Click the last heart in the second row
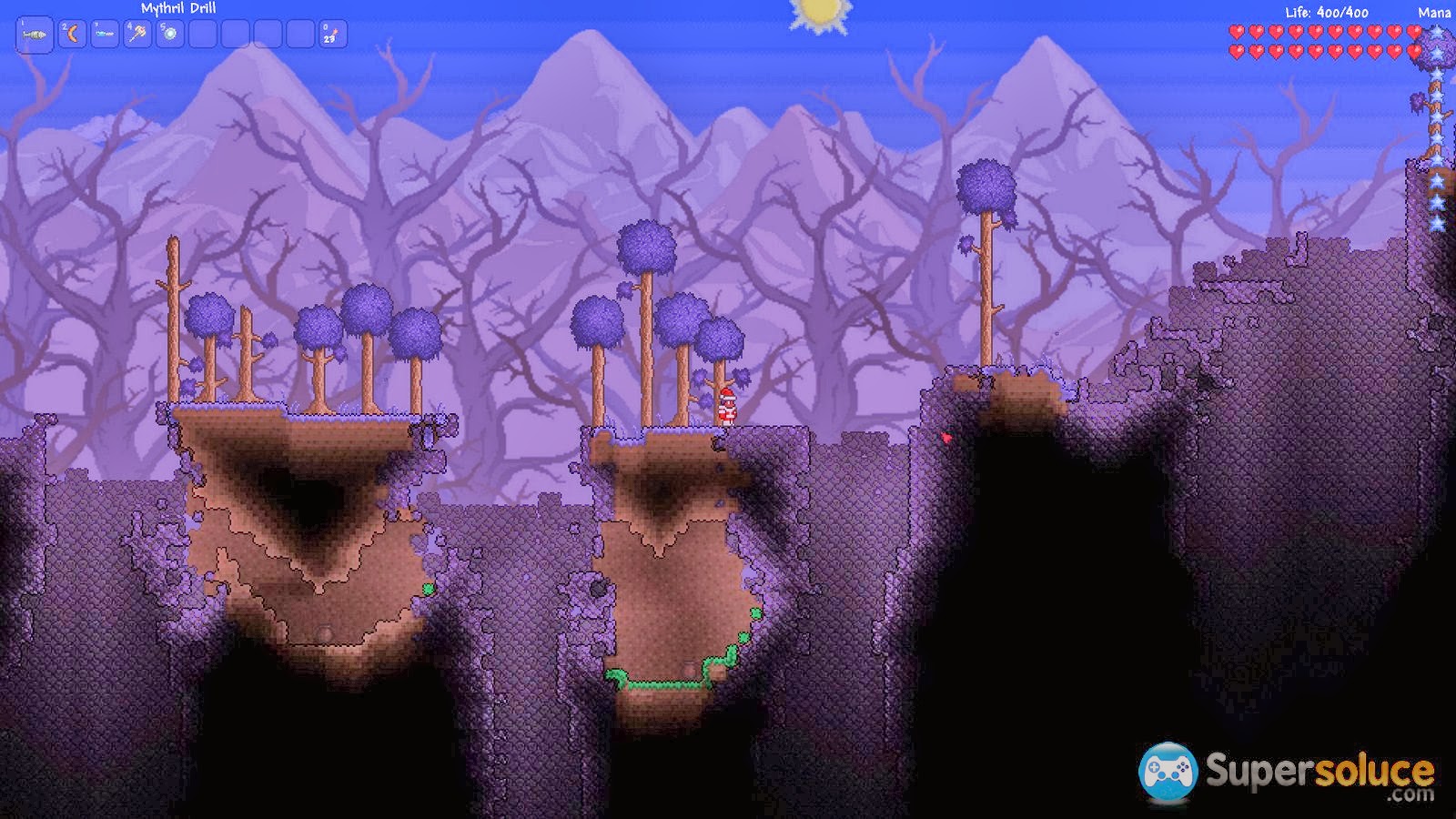Viewport: 1456px width, 819px height. (x=1413, y=49)
